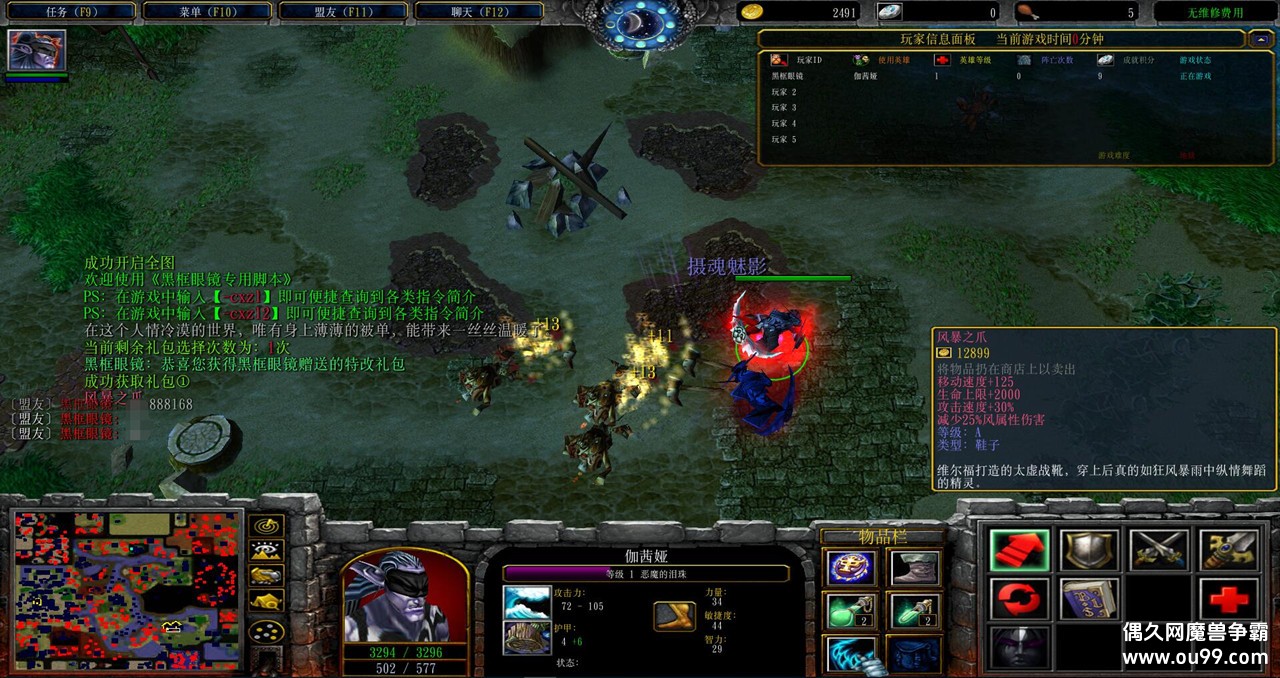The height and width of the screenshot is (678, 1280).
Task: Activate the minimap signal ping button
Action: coord(267,525)
